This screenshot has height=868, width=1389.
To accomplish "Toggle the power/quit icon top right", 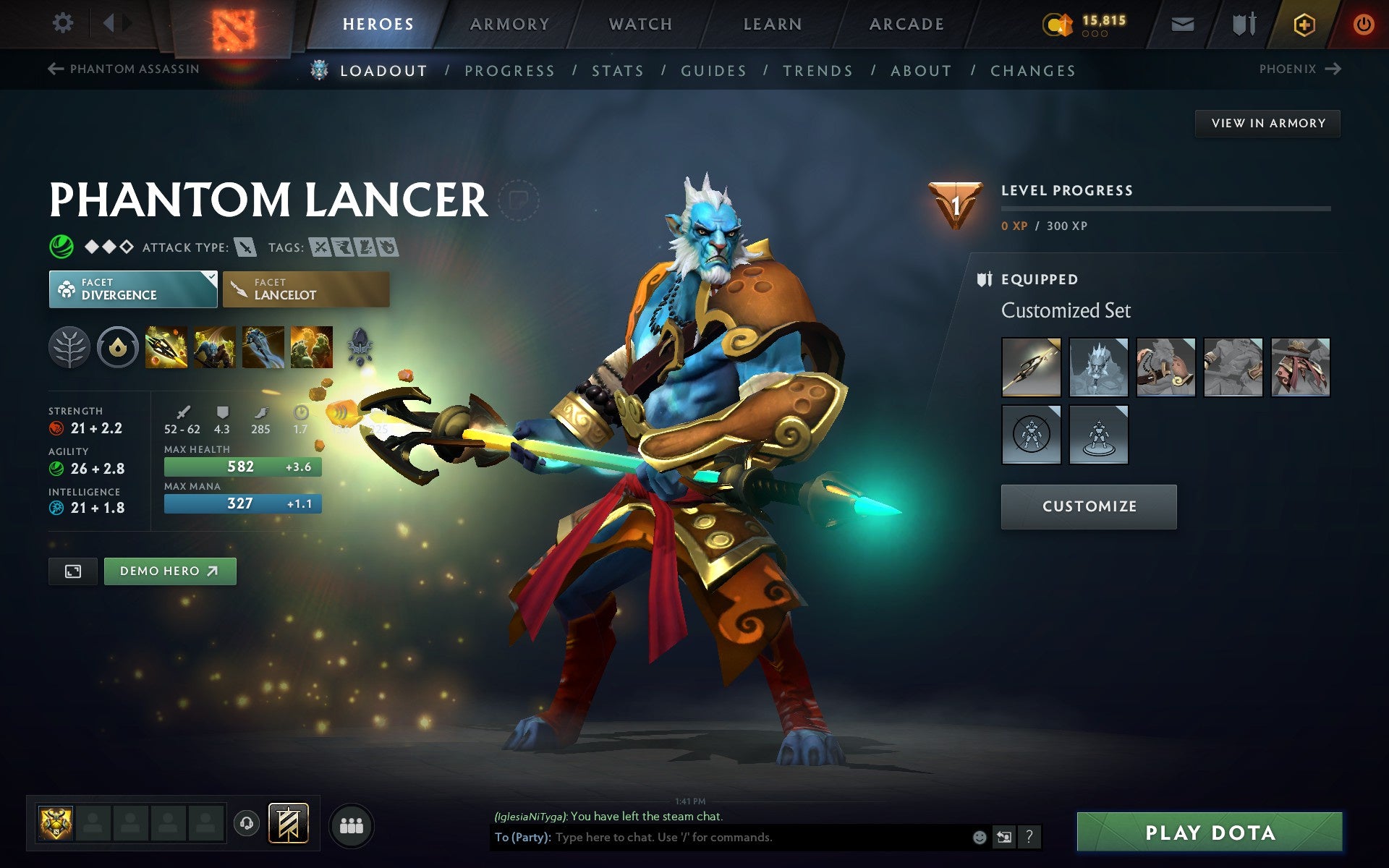I will (x=1364, y=24).
